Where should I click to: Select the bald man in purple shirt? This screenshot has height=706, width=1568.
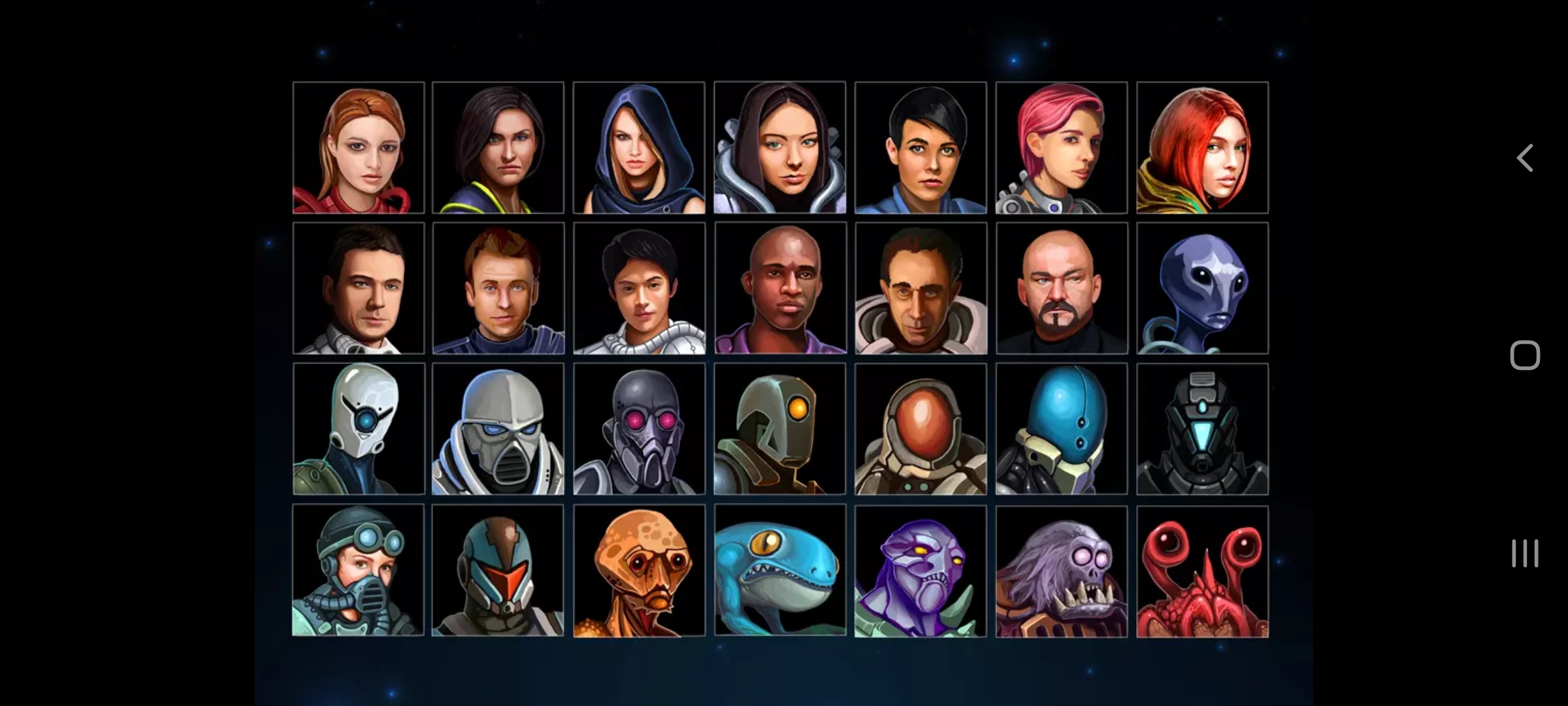point(780,288)
